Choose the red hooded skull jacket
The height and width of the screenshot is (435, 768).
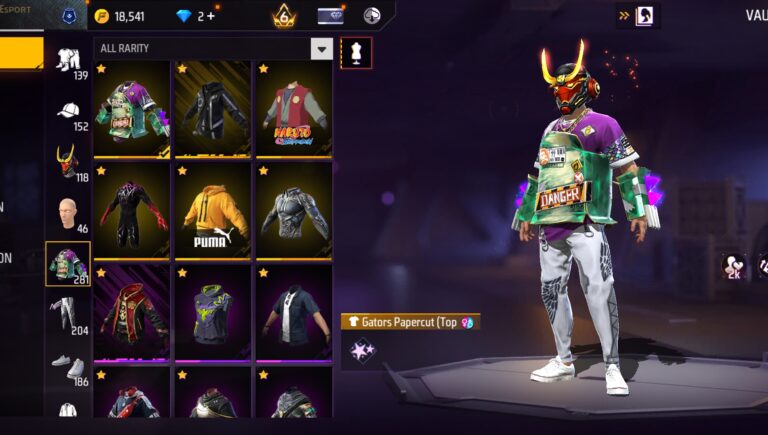click(131, 312)
